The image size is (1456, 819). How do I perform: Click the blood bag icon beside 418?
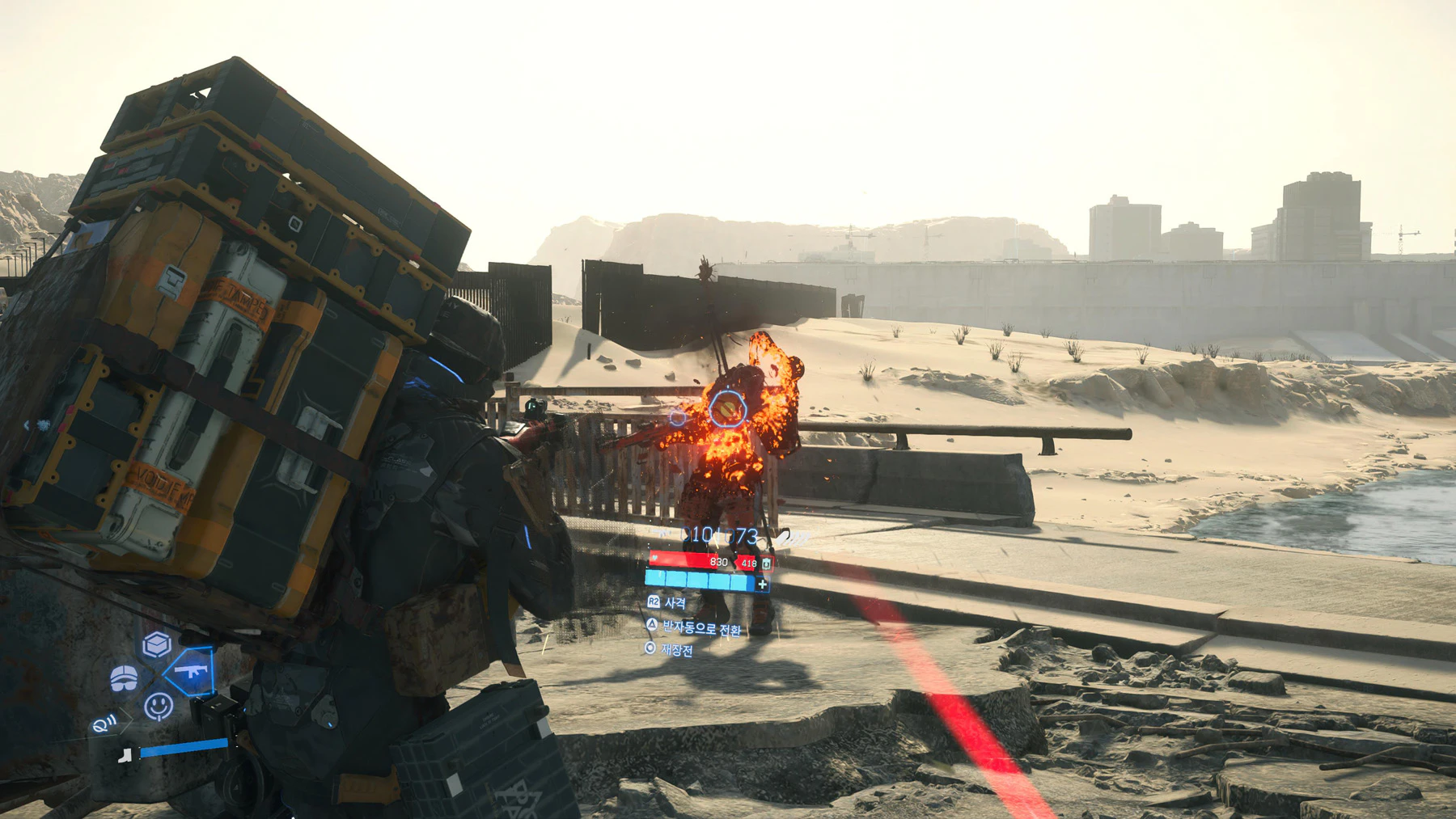coord(766,564)
